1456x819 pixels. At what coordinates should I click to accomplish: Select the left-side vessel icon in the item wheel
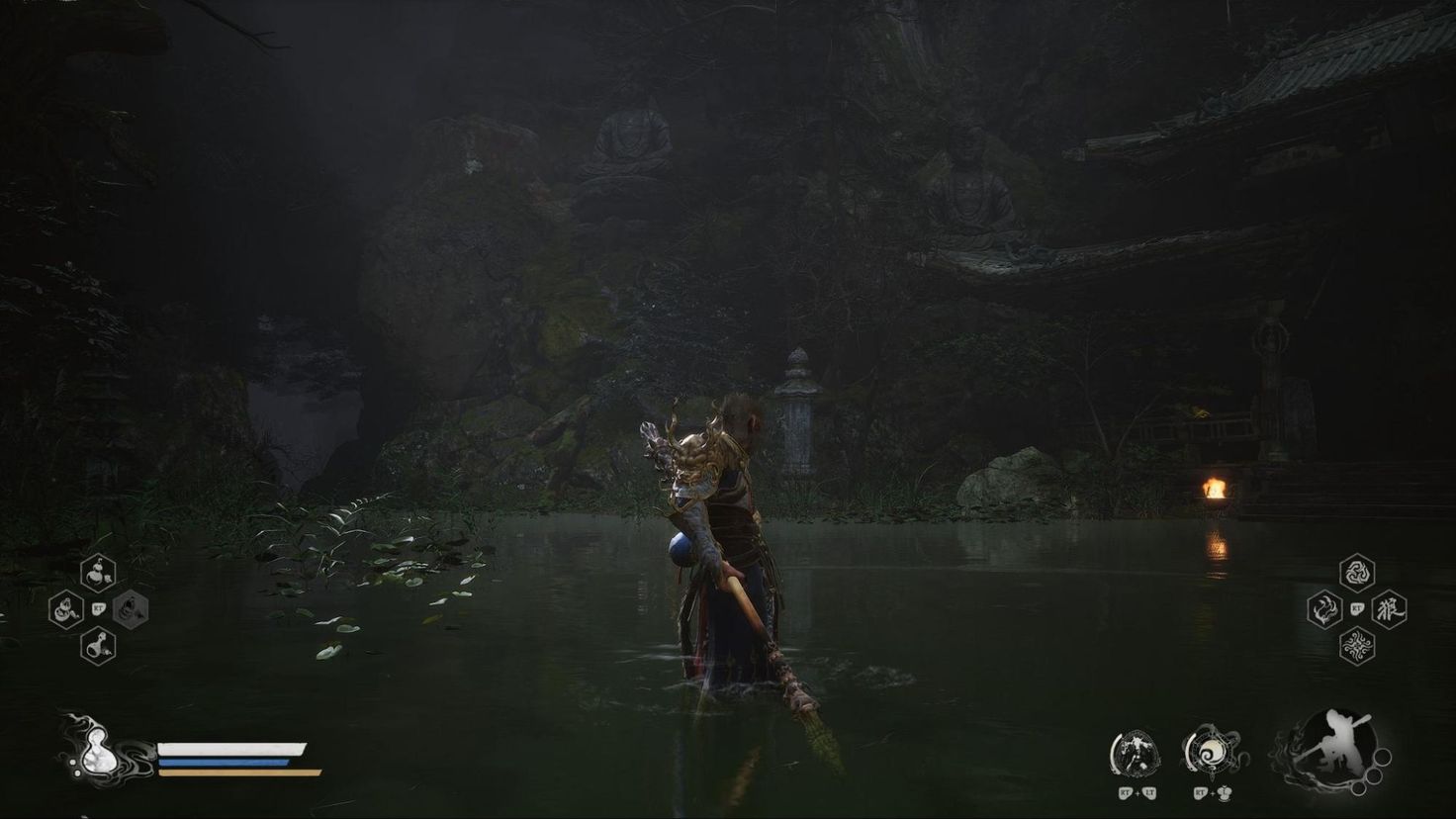(67, 609)
